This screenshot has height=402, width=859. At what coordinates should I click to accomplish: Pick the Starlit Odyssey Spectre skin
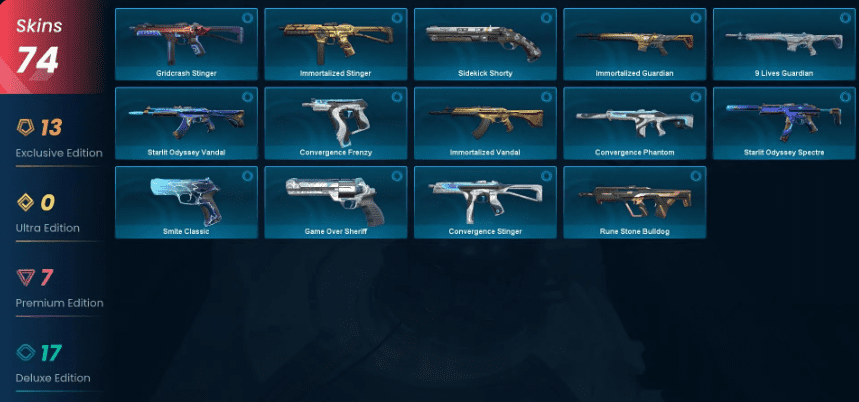tap(784, 123)
